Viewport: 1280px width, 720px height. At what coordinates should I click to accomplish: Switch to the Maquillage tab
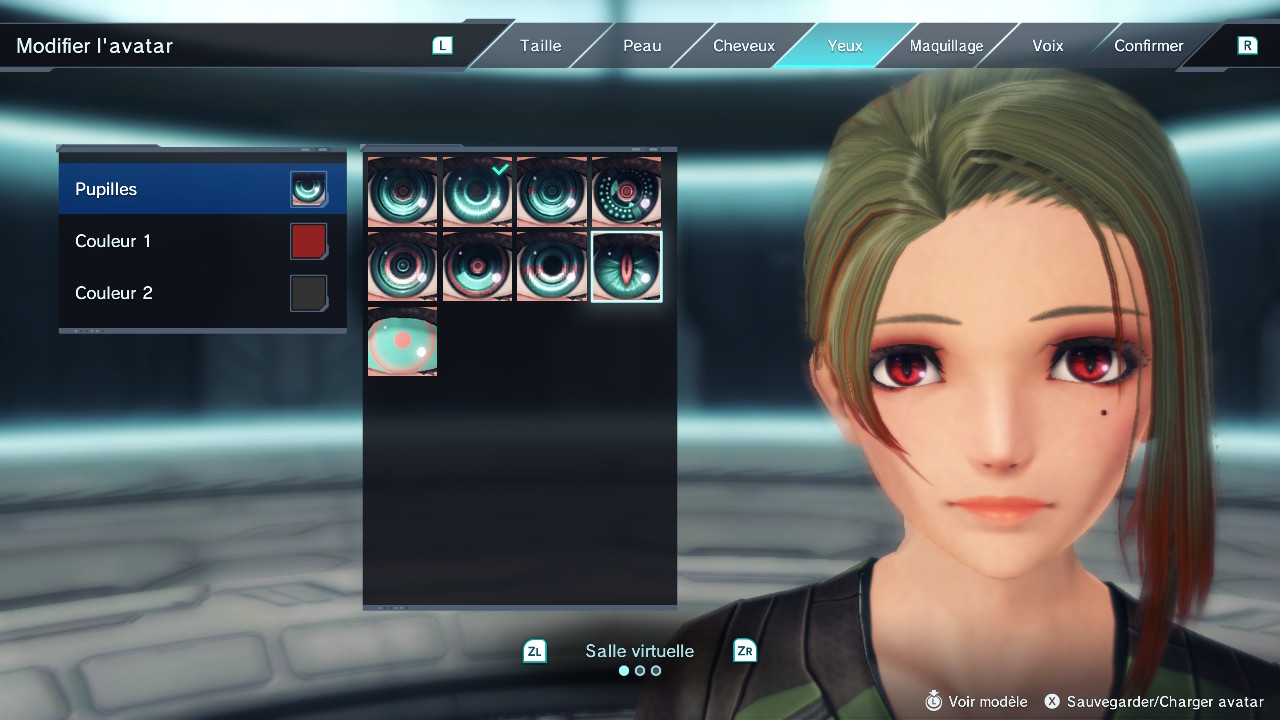945,45
